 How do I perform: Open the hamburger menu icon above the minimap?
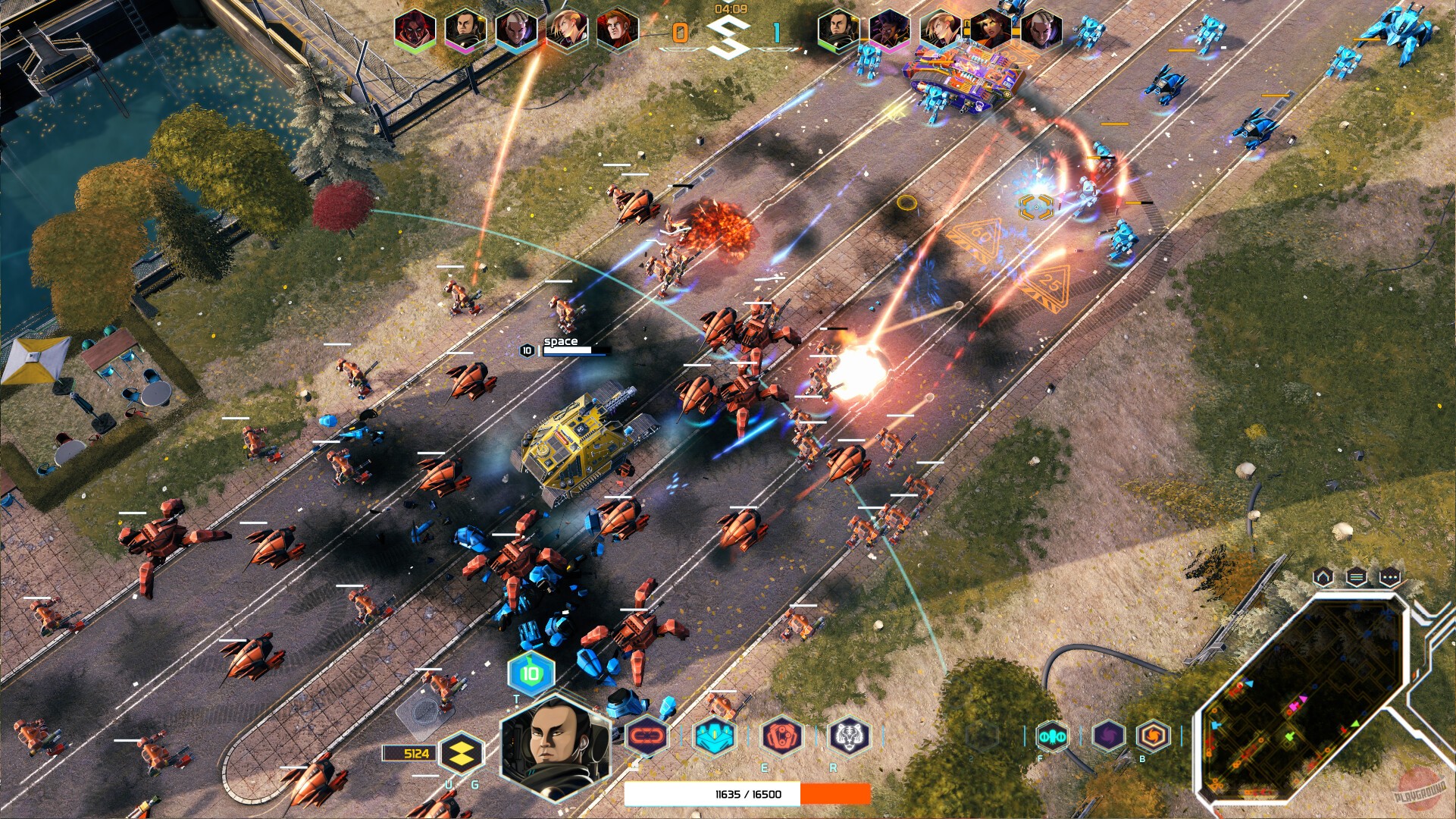click(1357, 576)
